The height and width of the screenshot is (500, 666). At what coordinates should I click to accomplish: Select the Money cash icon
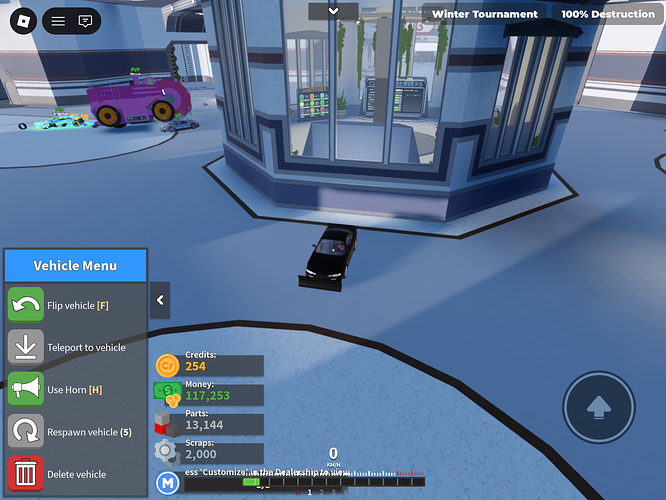pyautogui.click(x=167, y=395)
